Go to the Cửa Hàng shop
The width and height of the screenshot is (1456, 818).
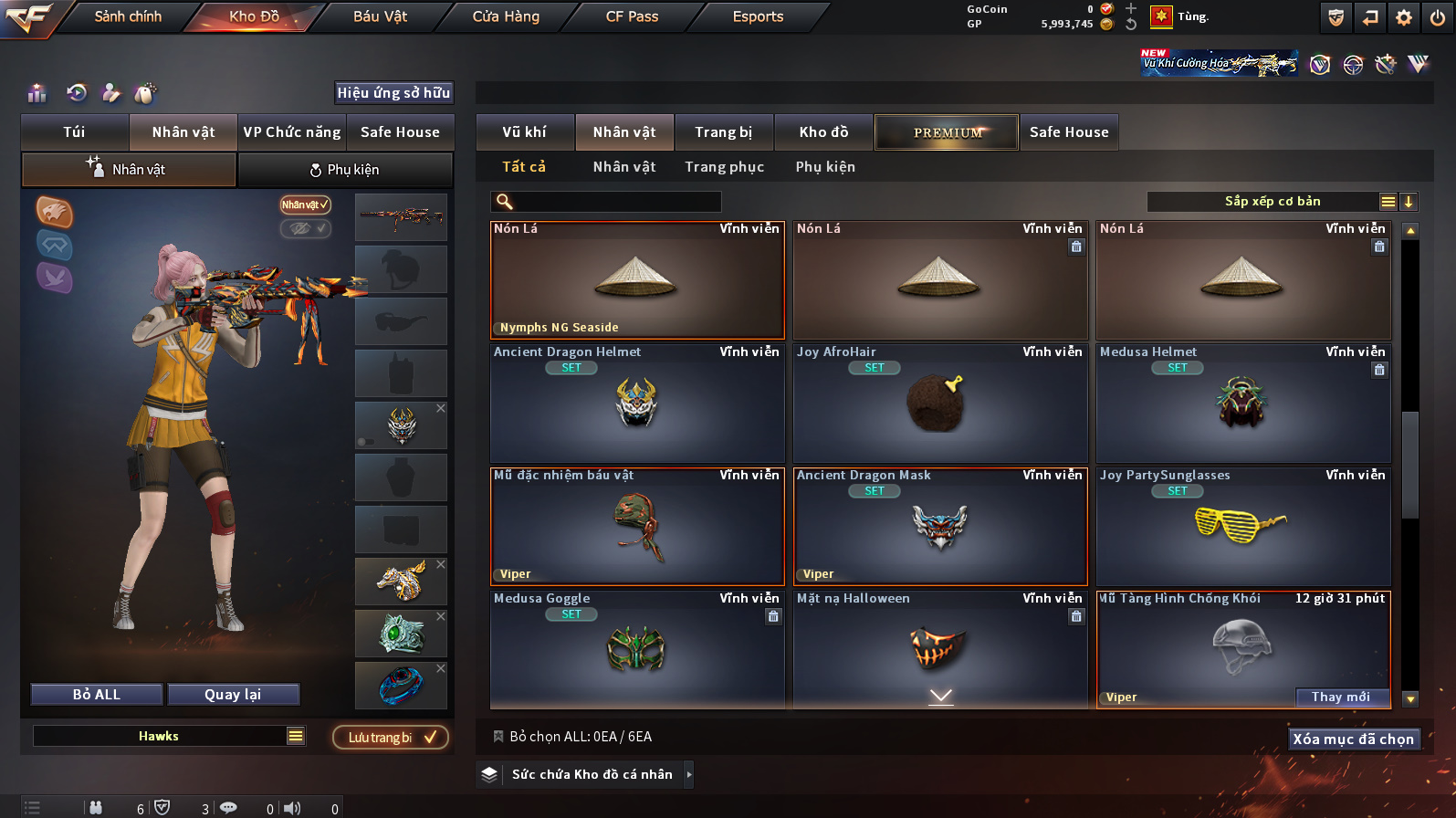coord(506,16)
